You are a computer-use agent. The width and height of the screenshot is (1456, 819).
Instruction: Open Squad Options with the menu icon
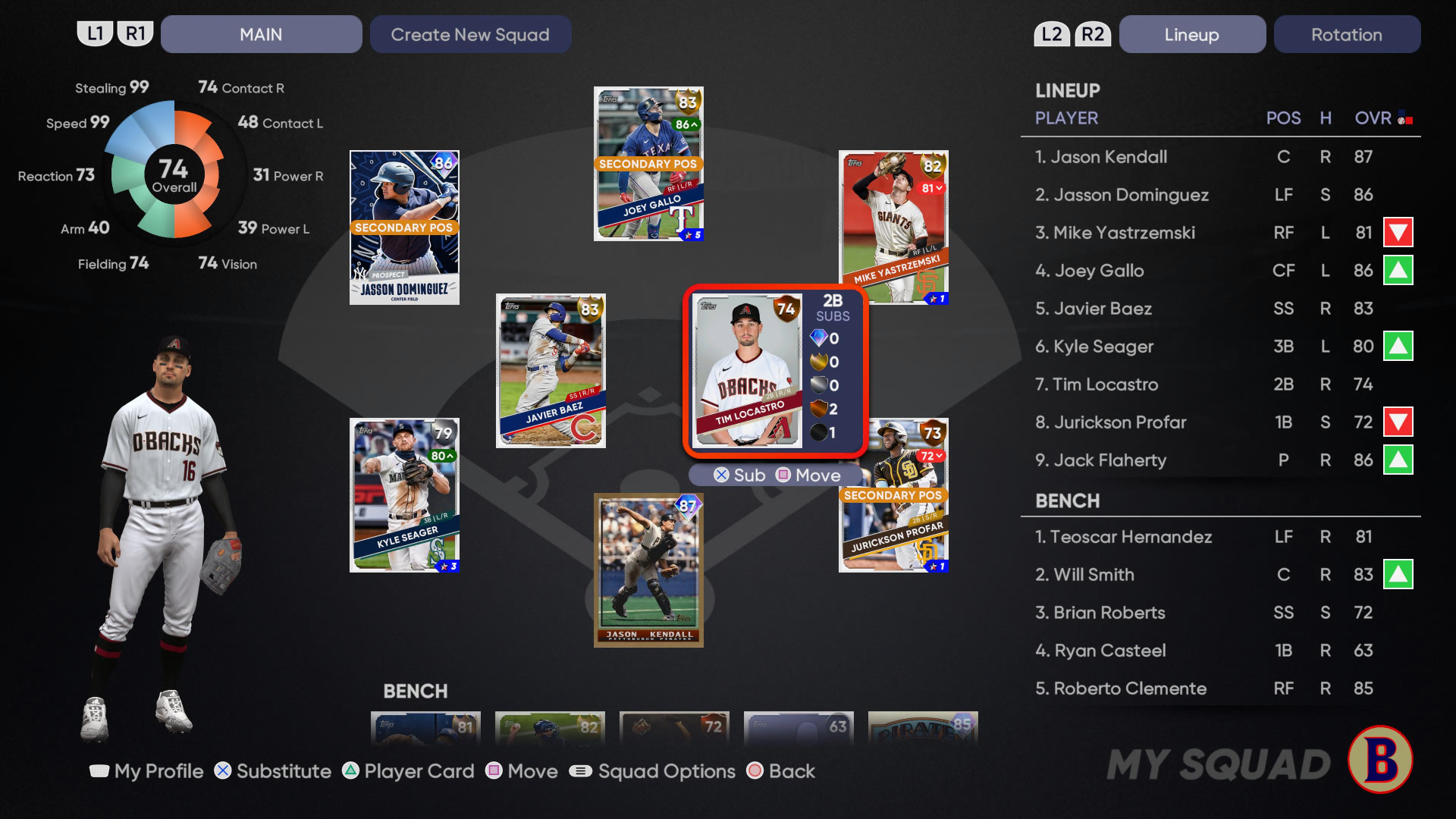pyautogui.click(x=580, y=771)
